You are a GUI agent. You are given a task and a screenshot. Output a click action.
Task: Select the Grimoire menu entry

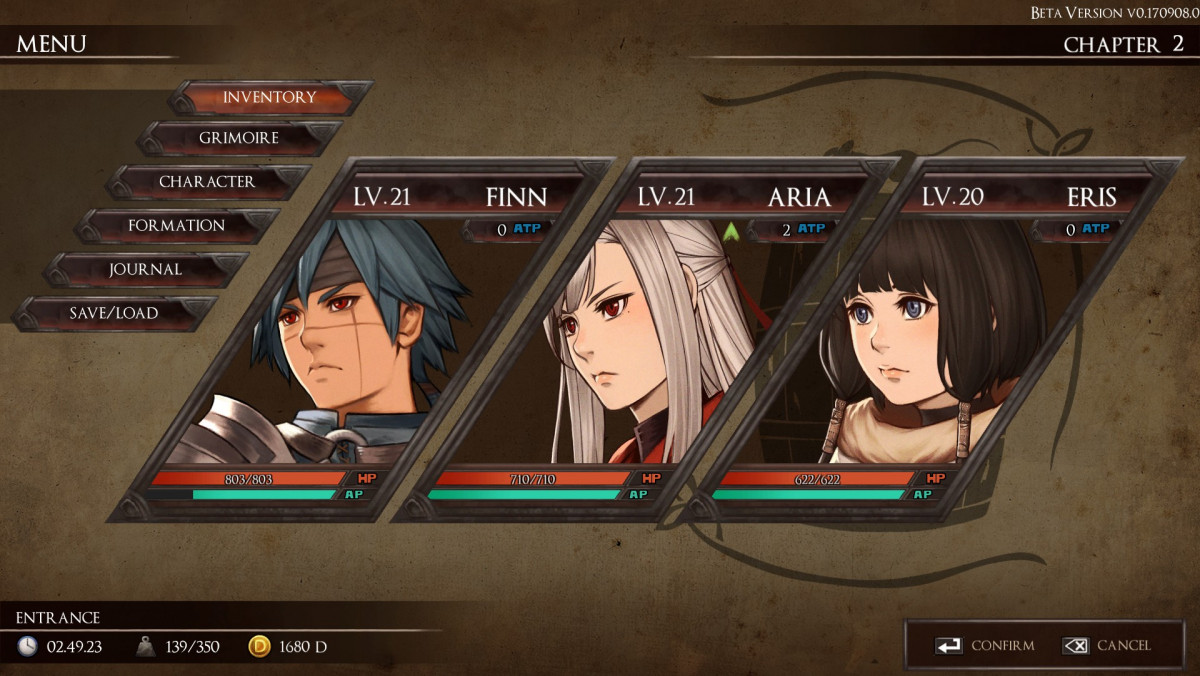tap(239, 138)
